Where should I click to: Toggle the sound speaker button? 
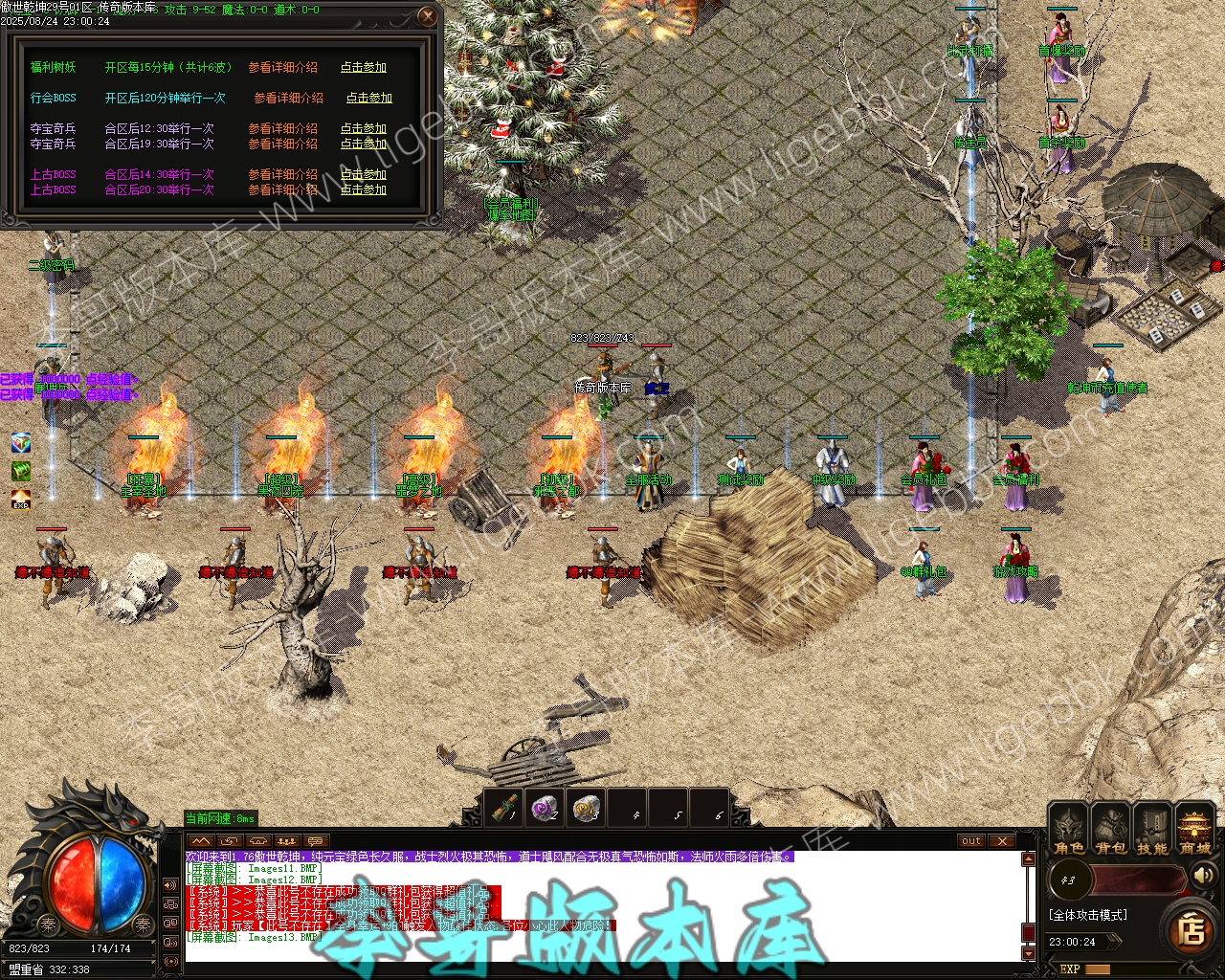coord(1203,875)
